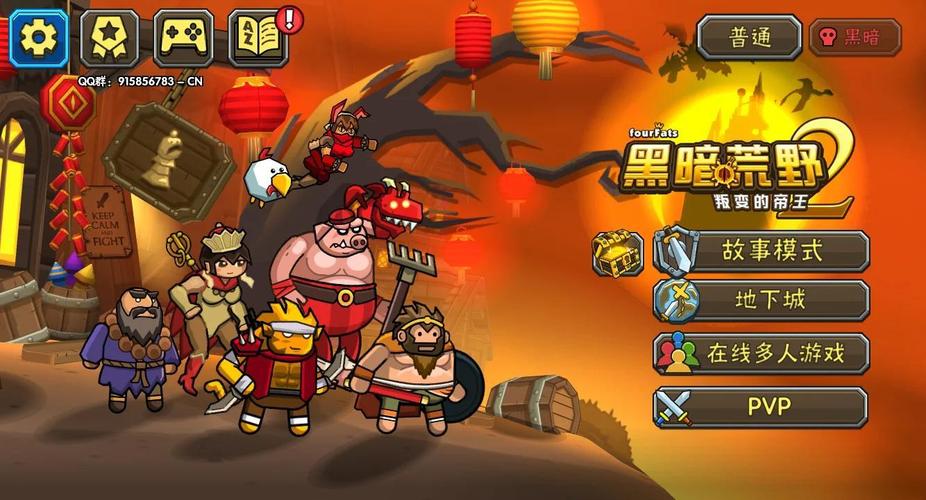Select 普通 normal difficulty
Viewport: 926px width, 500px height.
(749, 38)
